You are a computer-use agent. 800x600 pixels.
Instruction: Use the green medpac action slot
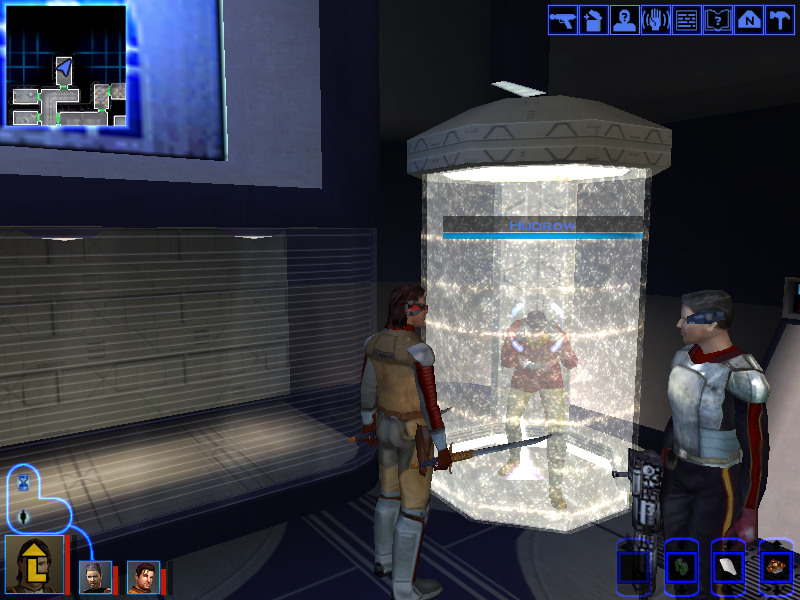click(x=681, y=568)
